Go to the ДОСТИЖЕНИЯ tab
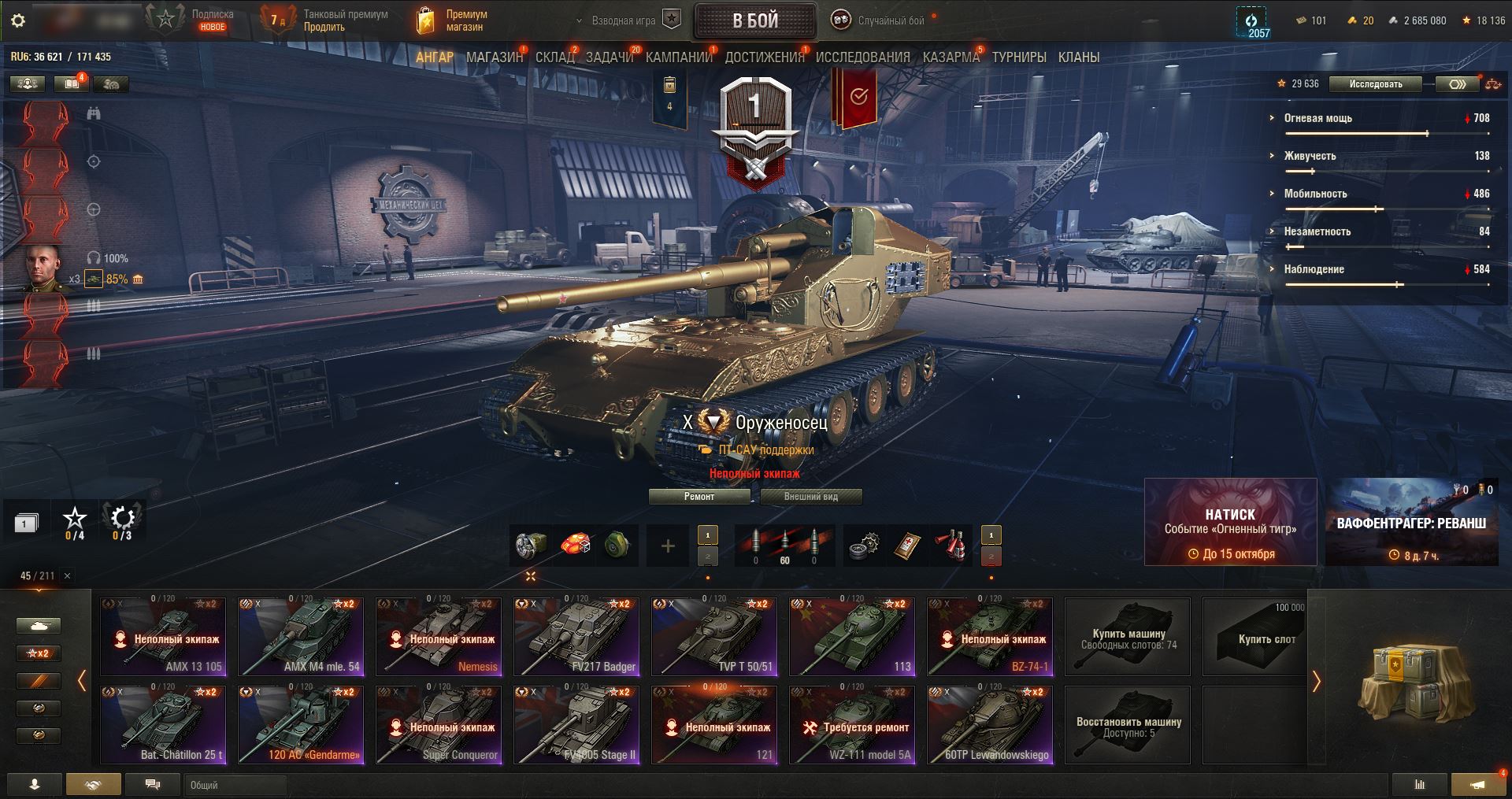The image size is (1512, 799). tap(764, 57)
